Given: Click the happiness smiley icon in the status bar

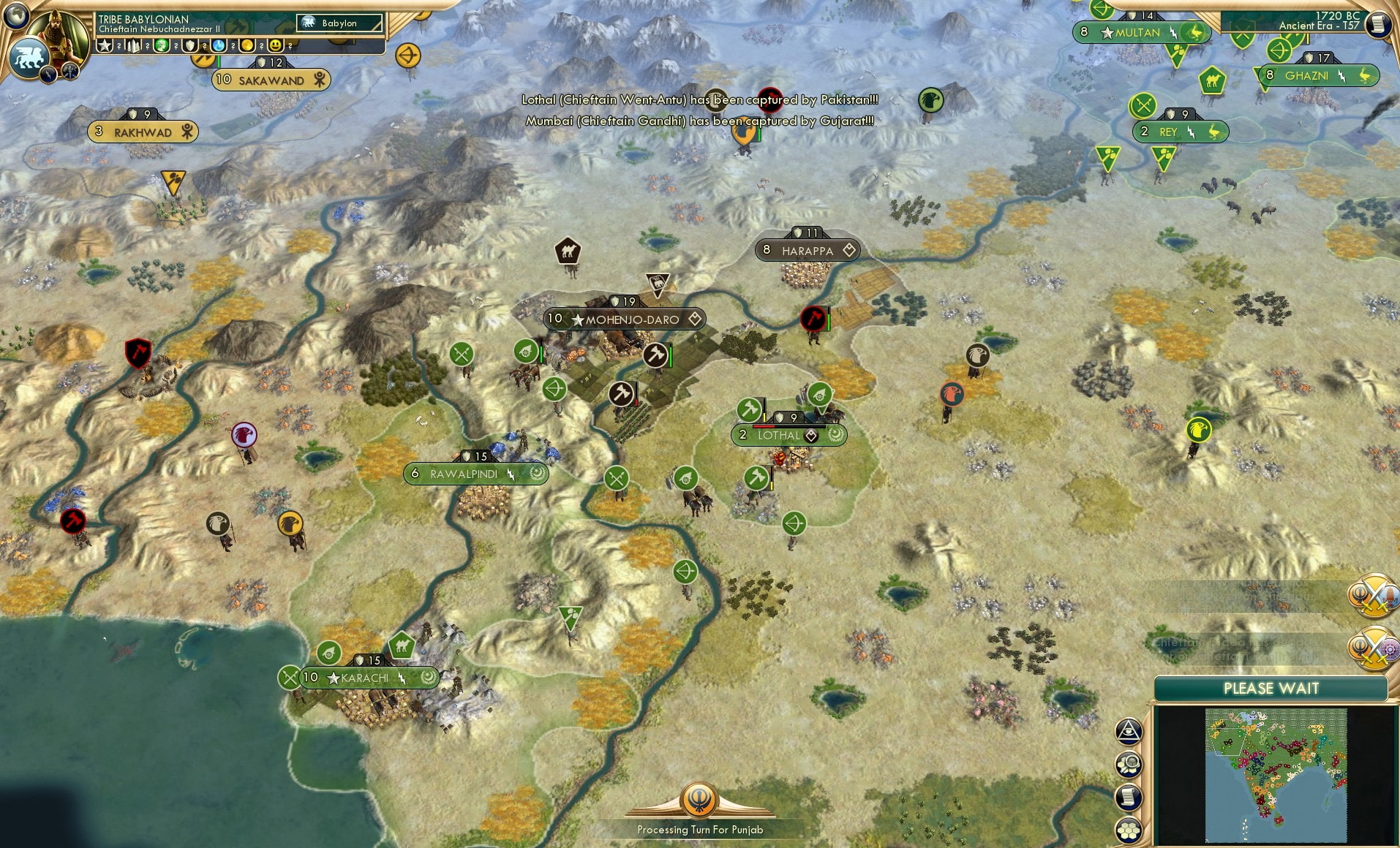Looking at the screenshot, I should [x=276, y=46].
